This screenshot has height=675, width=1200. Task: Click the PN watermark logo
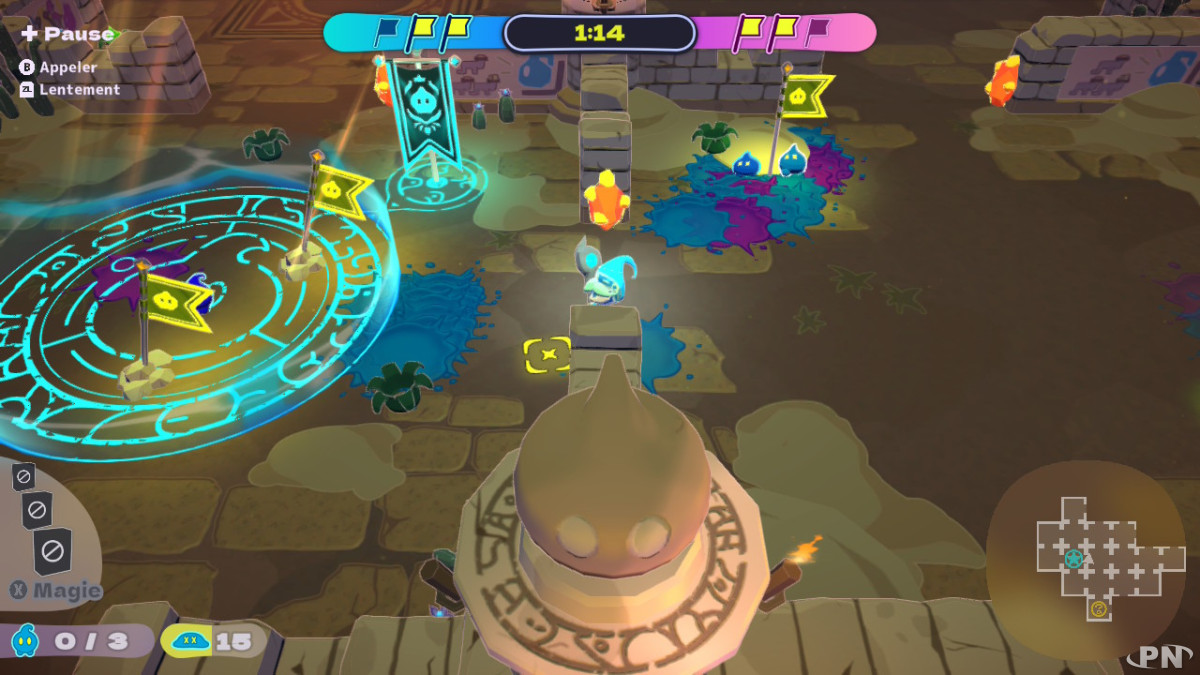coord(1158,656)
